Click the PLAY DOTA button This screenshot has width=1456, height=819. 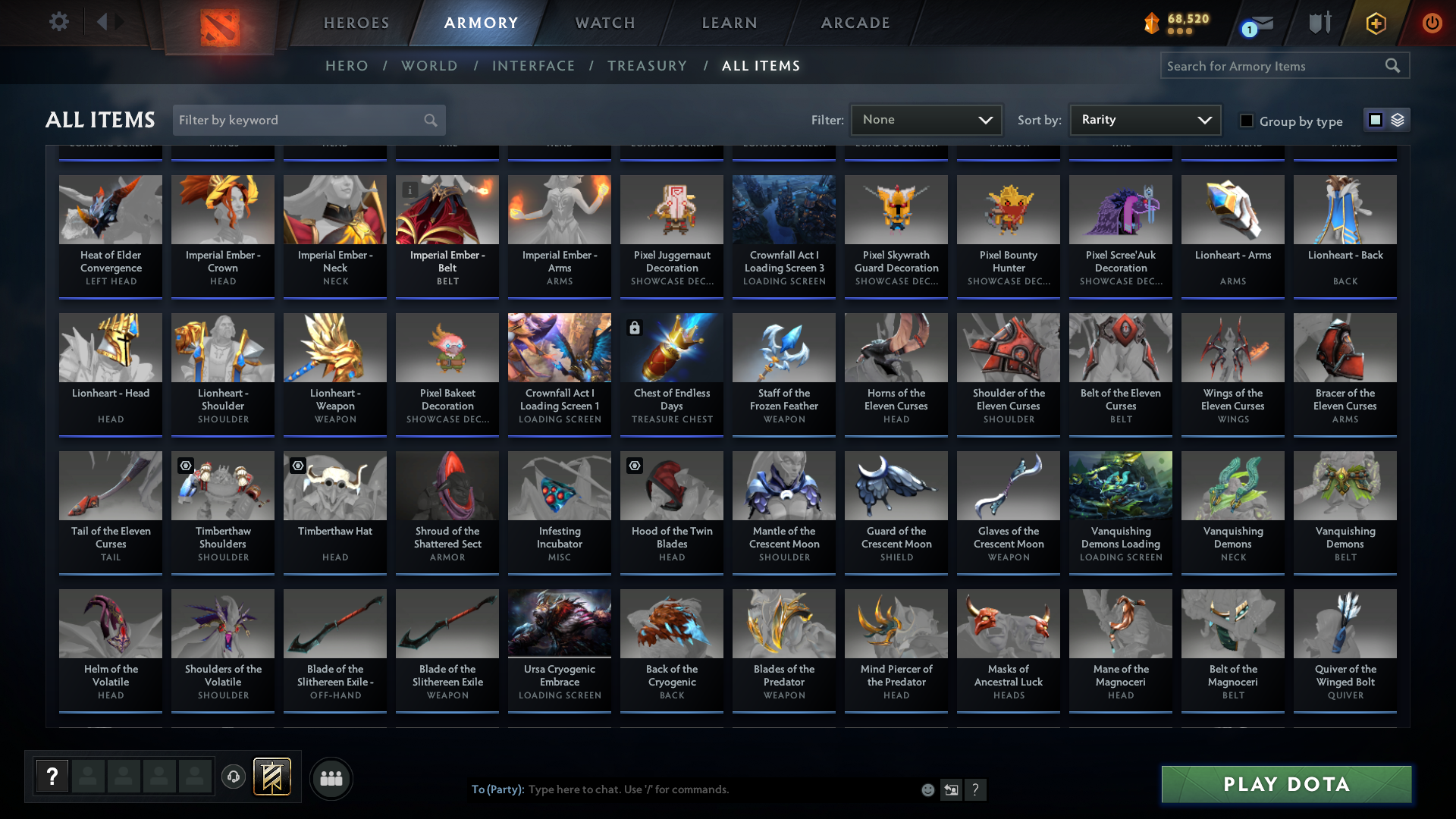[x=1285, y=784]
